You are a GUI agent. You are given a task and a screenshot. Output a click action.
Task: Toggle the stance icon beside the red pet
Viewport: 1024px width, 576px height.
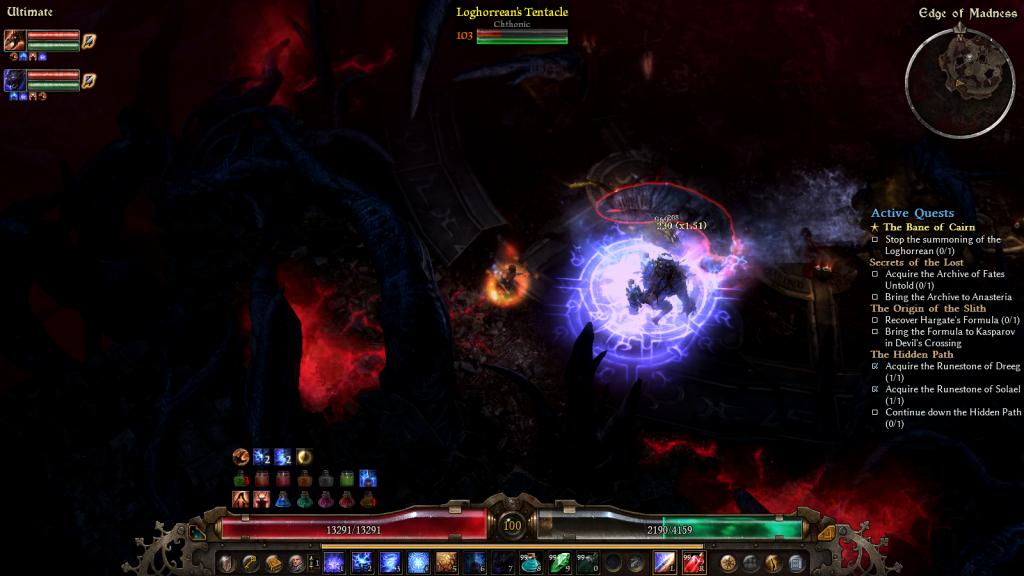click(89, 40)
